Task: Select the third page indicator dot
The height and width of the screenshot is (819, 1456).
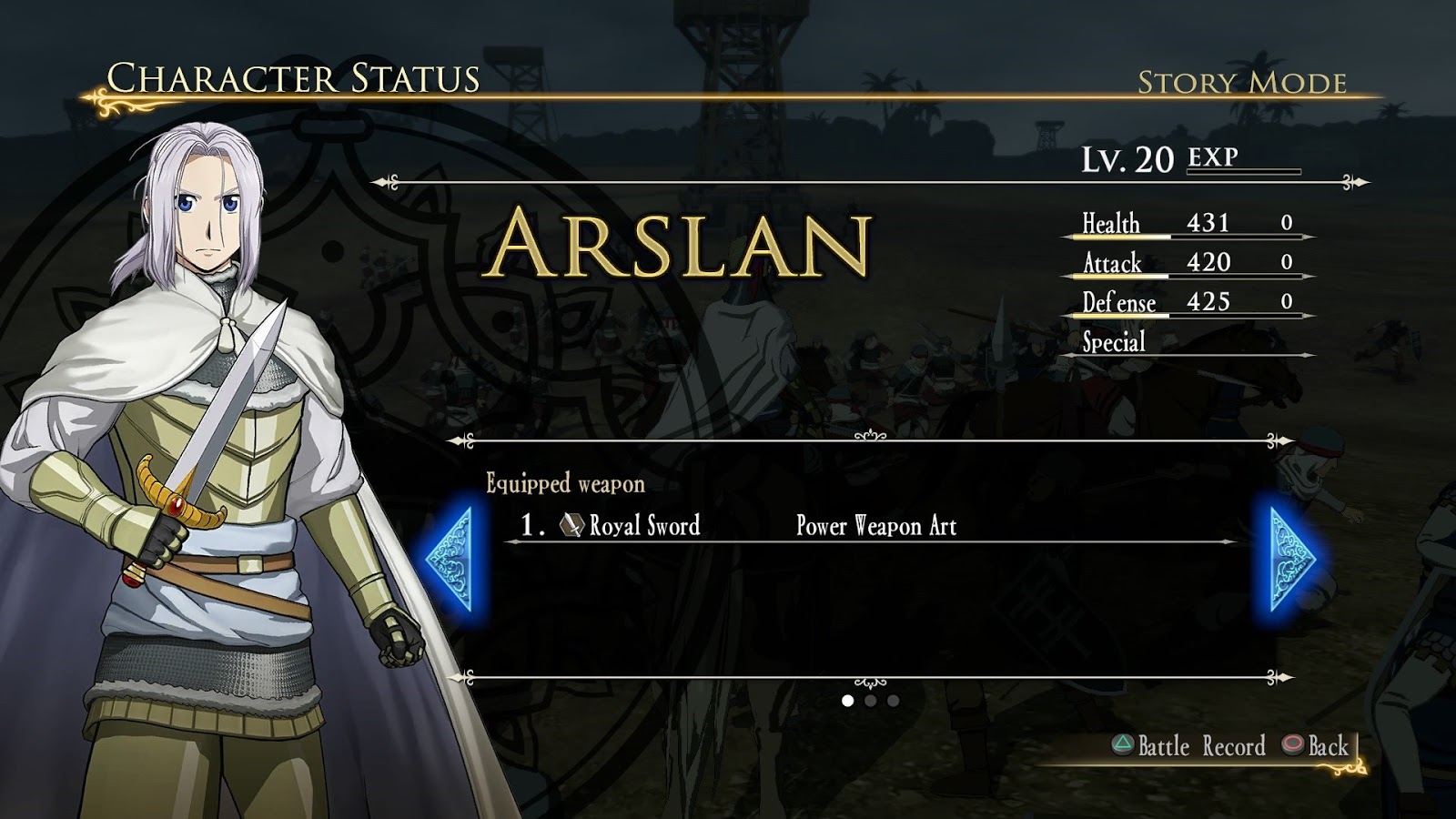Action: coord(893,701)
